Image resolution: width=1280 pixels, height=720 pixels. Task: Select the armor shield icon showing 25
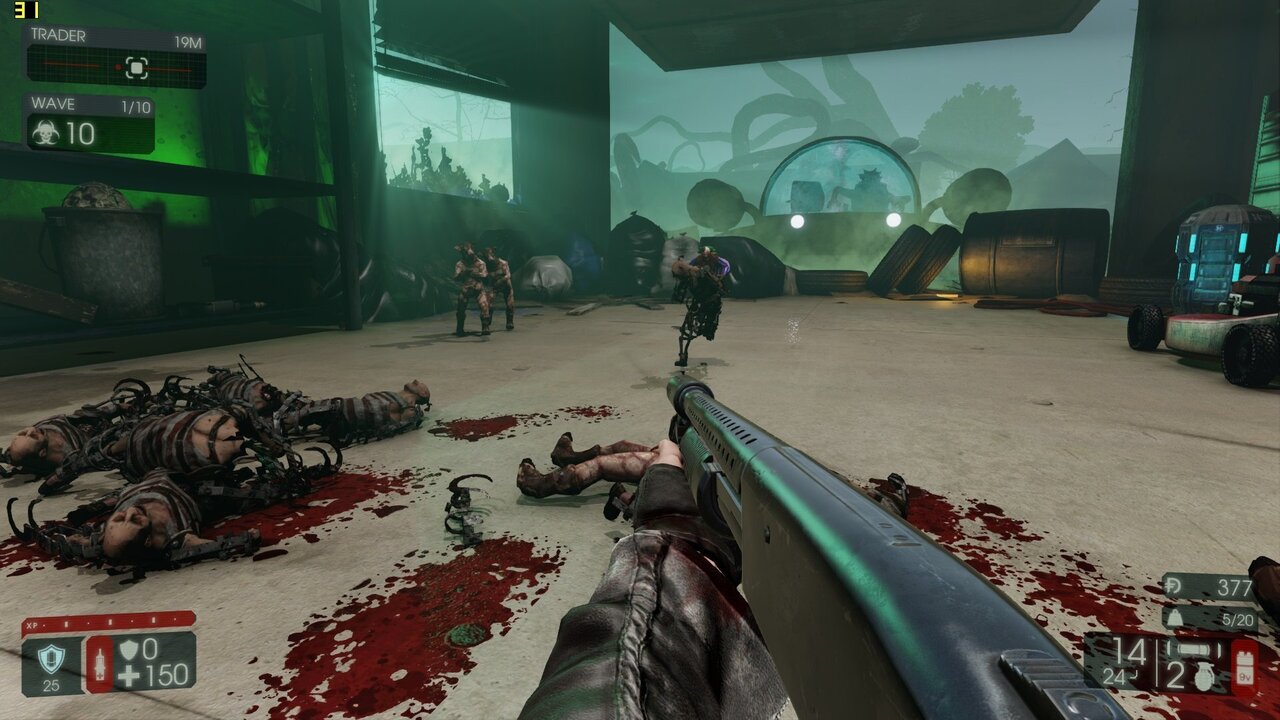52,657
